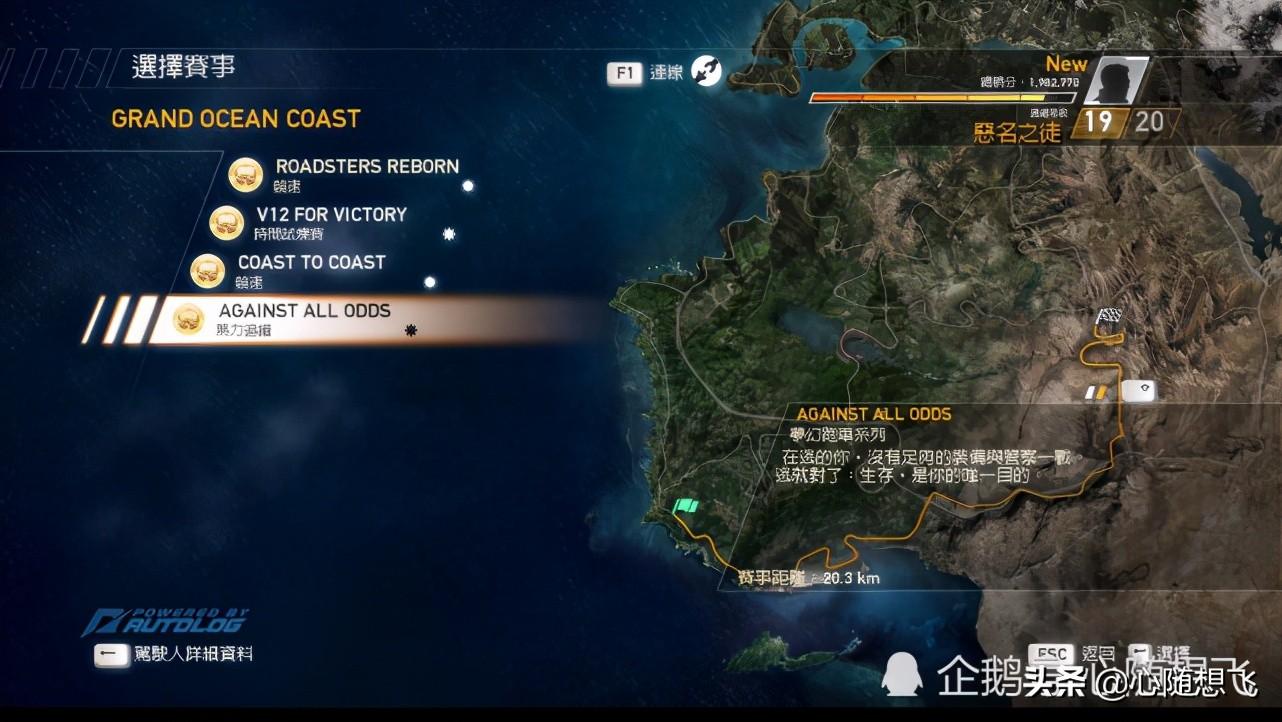Select the ROADSTERS REBORN event
The height and width of the screenshot is (722, 1282).
(366, 167)
